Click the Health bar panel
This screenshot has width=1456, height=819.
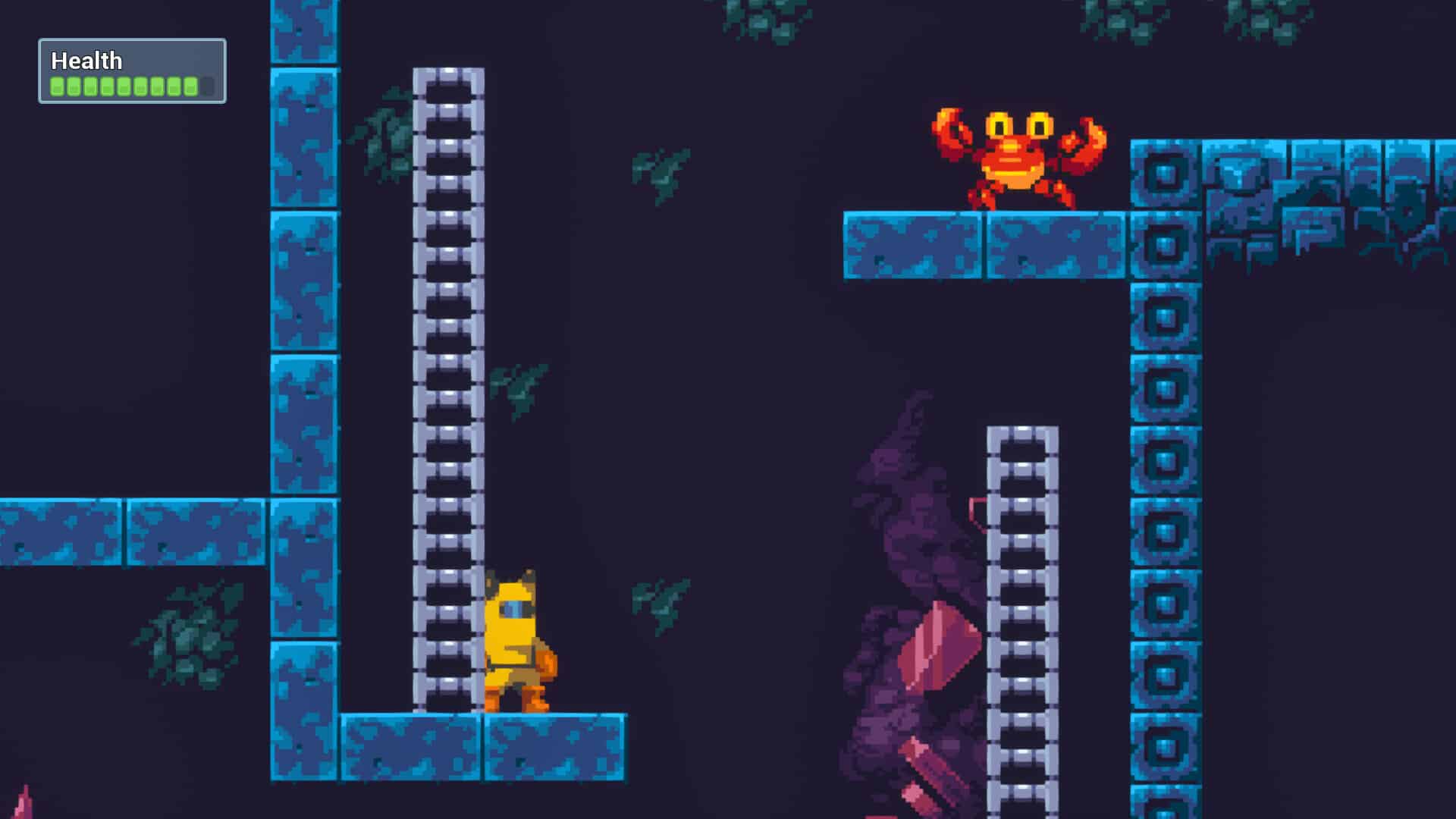[x=133, y=70]
